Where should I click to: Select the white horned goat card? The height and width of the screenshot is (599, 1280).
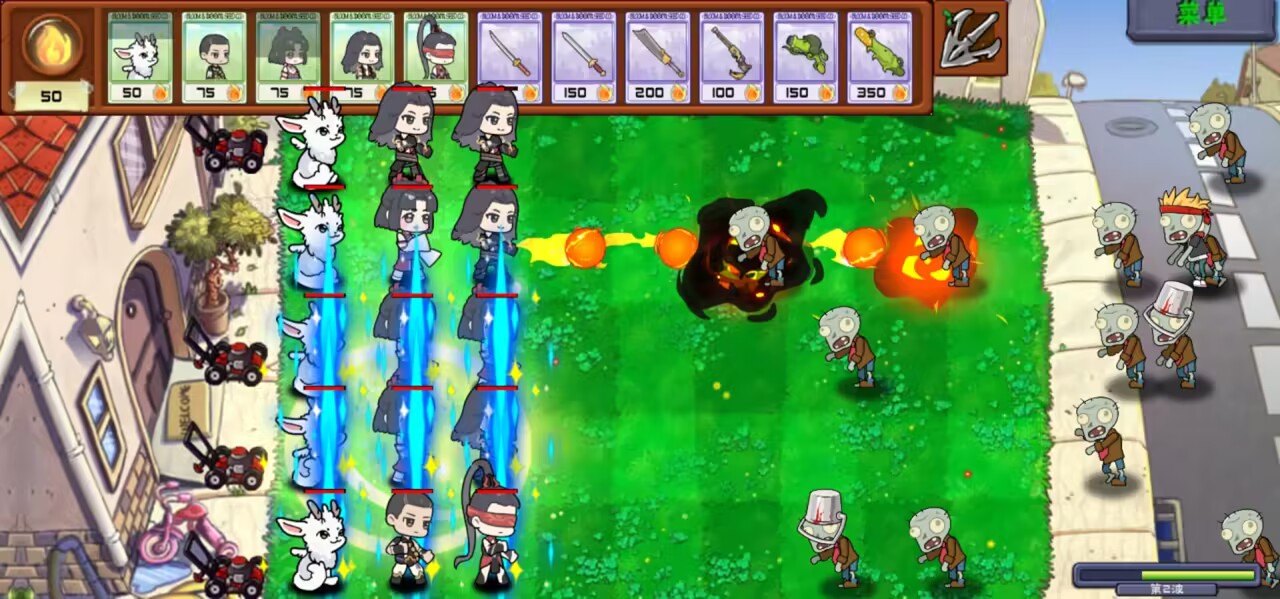coord(140,57)
